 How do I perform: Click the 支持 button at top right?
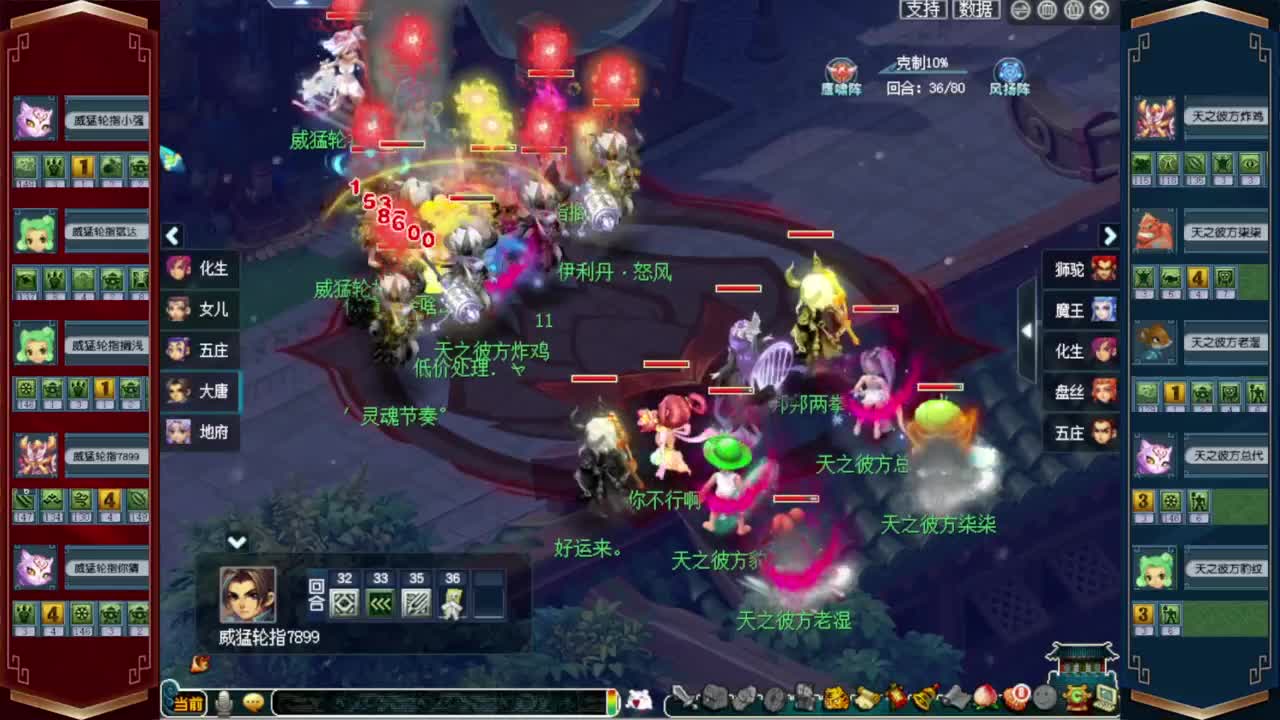click(x=924, y=10)
